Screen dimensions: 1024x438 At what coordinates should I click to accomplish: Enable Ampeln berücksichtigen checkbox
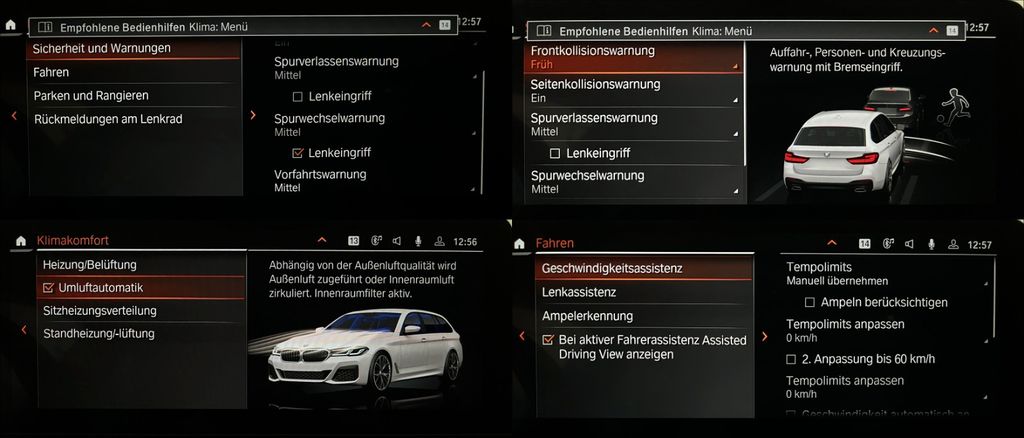coord(811,302)
